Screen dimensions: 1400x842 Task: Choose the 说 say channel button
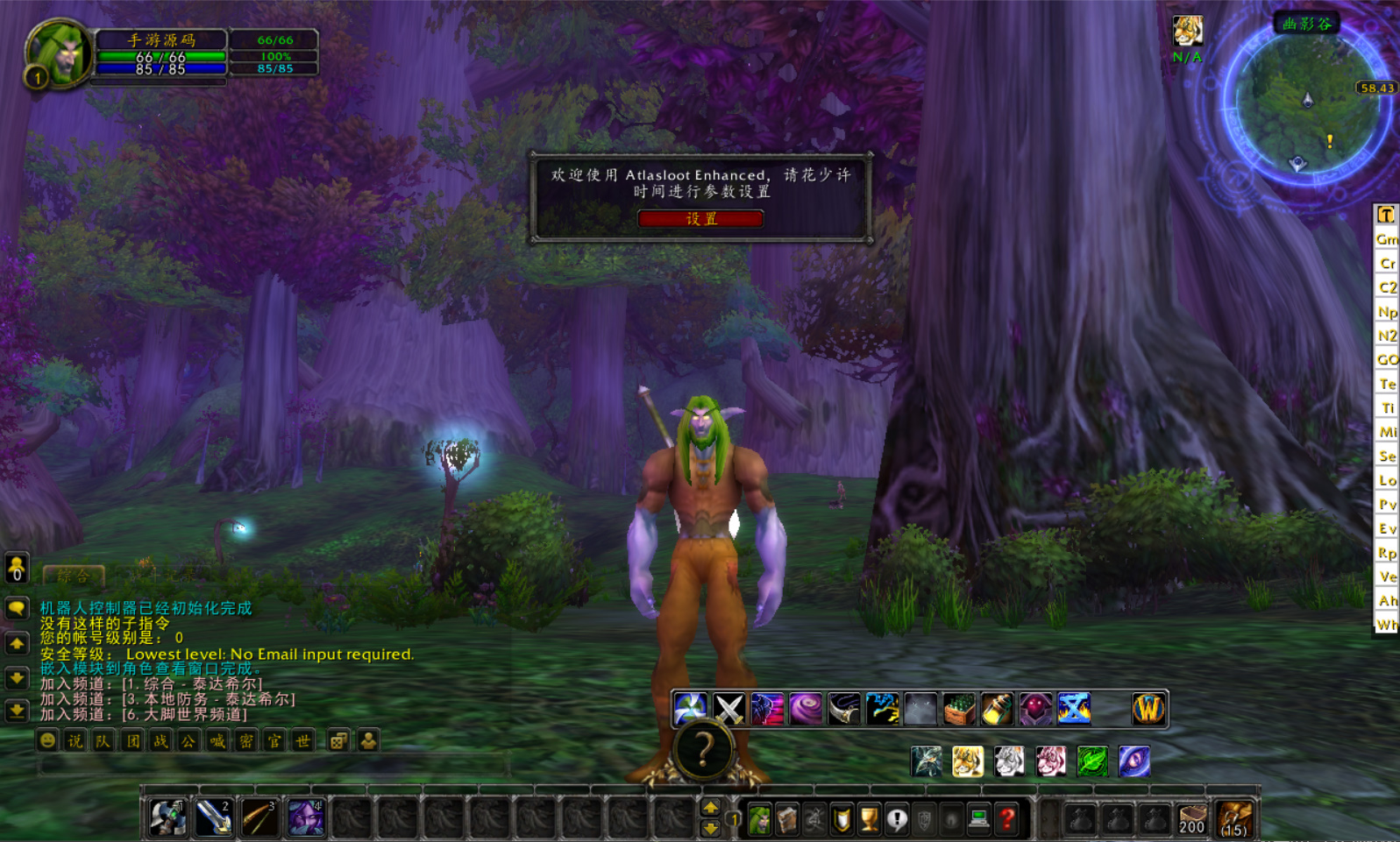click(75, 741)
